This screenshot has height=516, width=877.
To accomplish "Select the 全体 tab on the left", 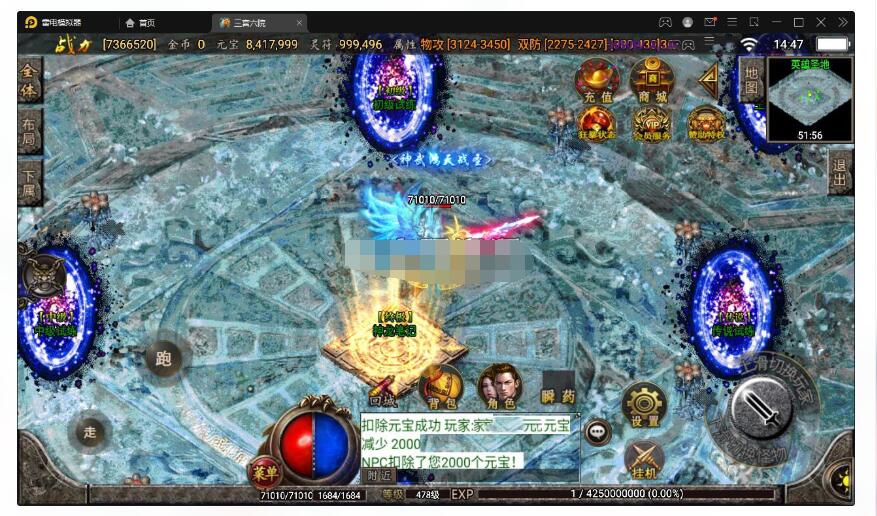I will [x=30, y=80].
